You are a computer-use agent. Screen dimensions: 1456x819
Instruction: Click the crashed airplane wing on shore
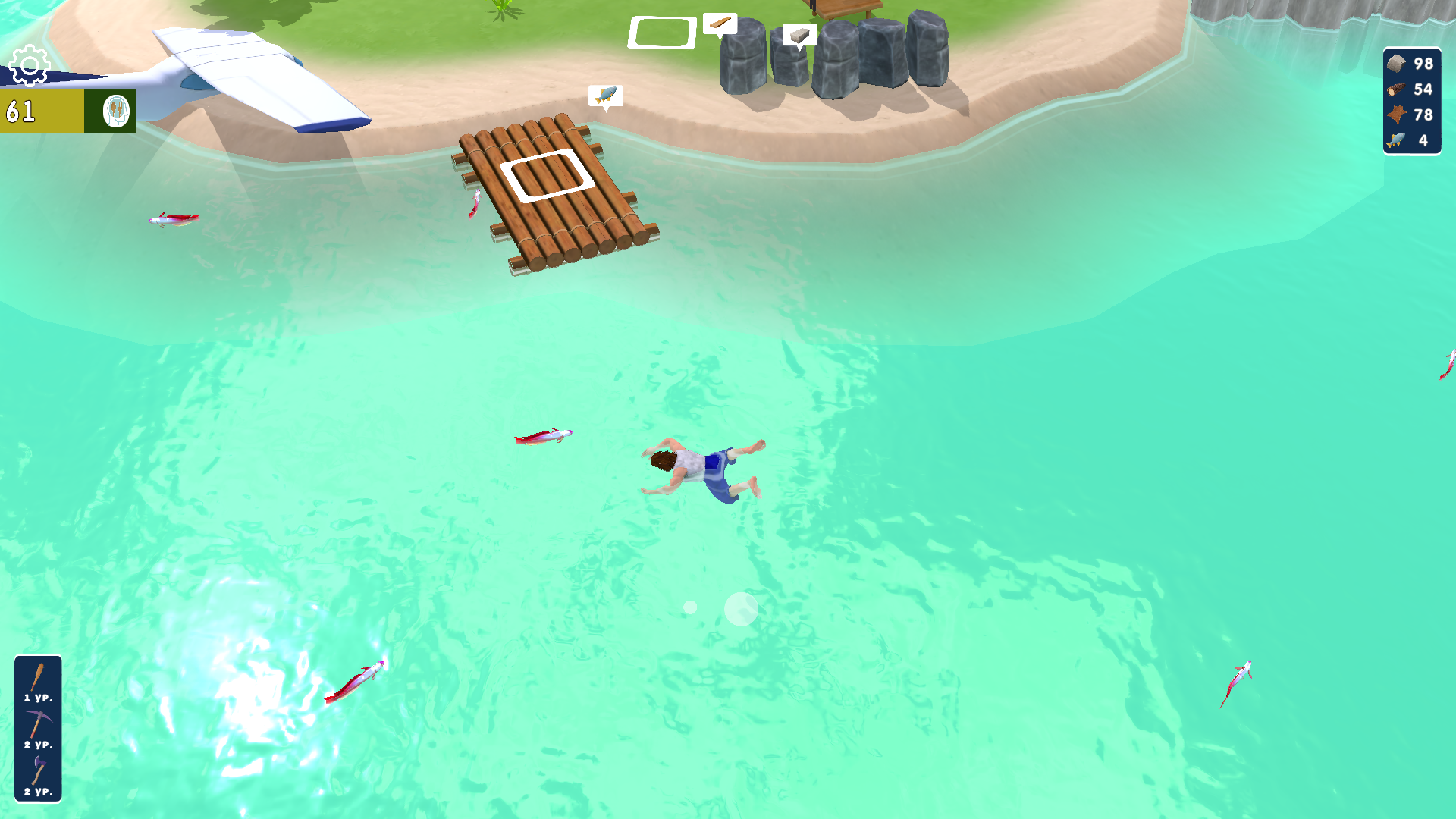point(250,68)
